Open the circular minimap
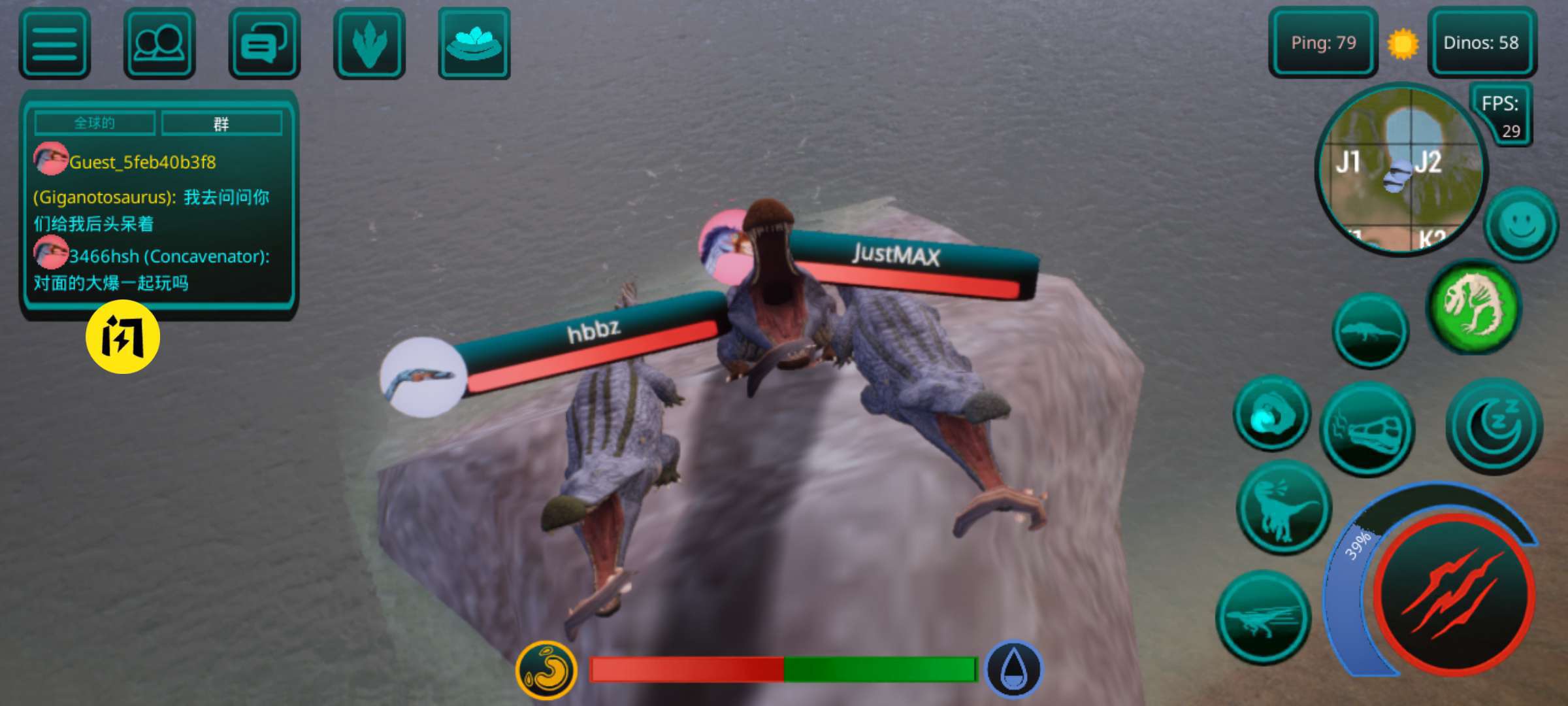This screenshot has width=1568, height=706. (1401, 170)
